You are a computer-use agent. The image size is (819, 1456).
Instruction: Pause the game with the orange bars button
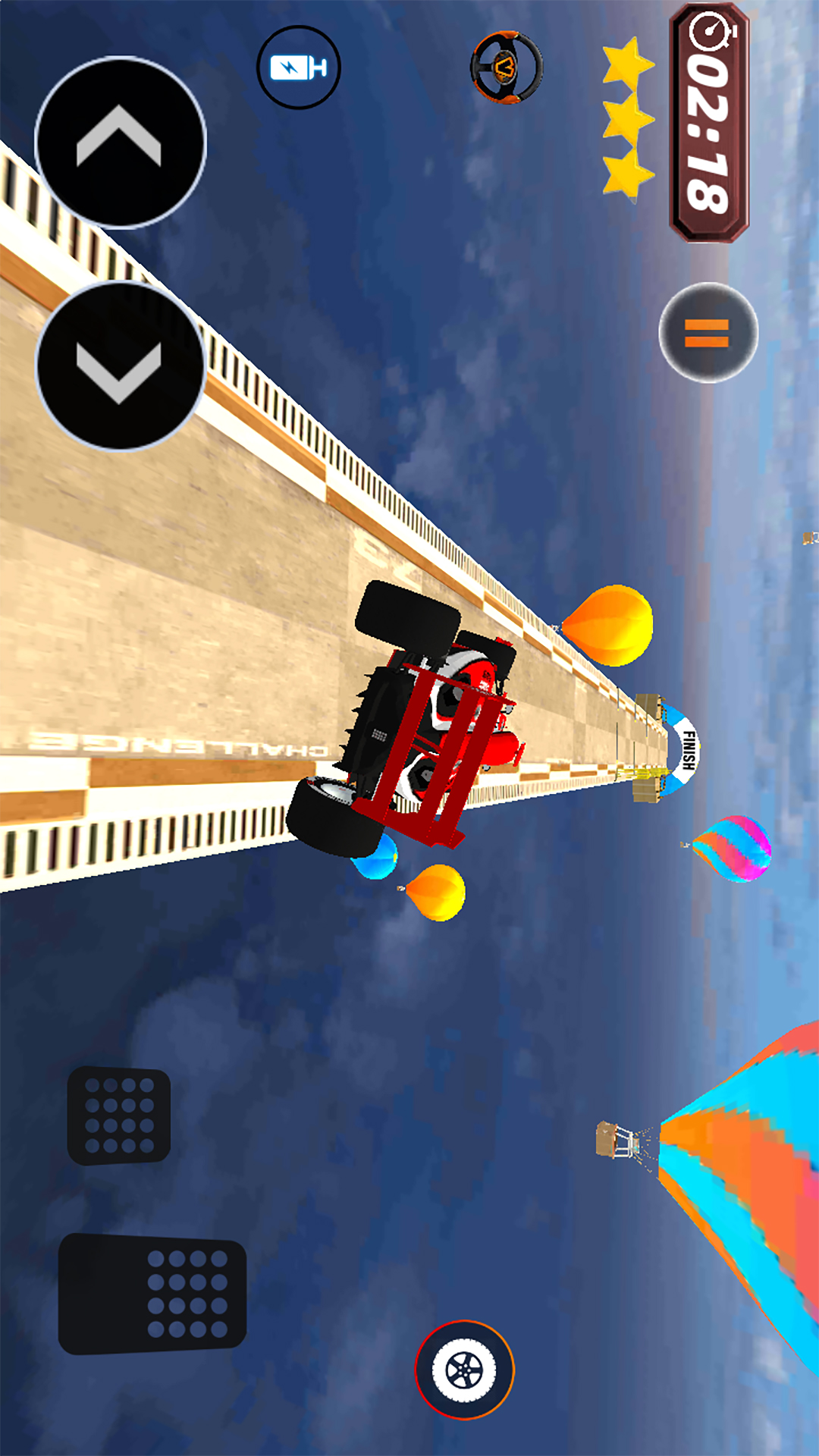click(x=708, y=332)
